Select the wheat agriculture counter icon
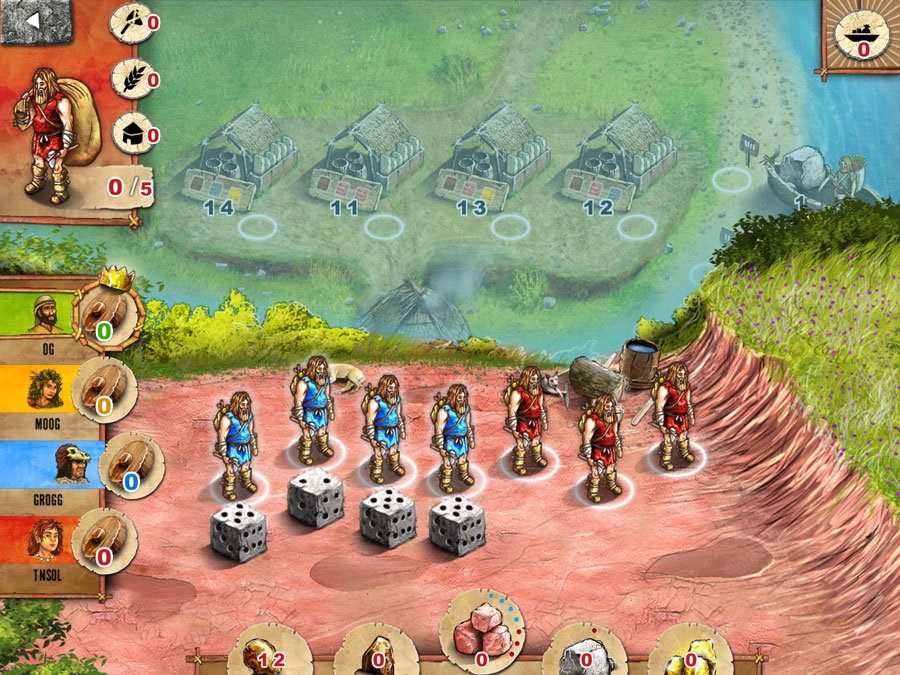Screen dimensions: 900x675 click(x=129, y=78)
